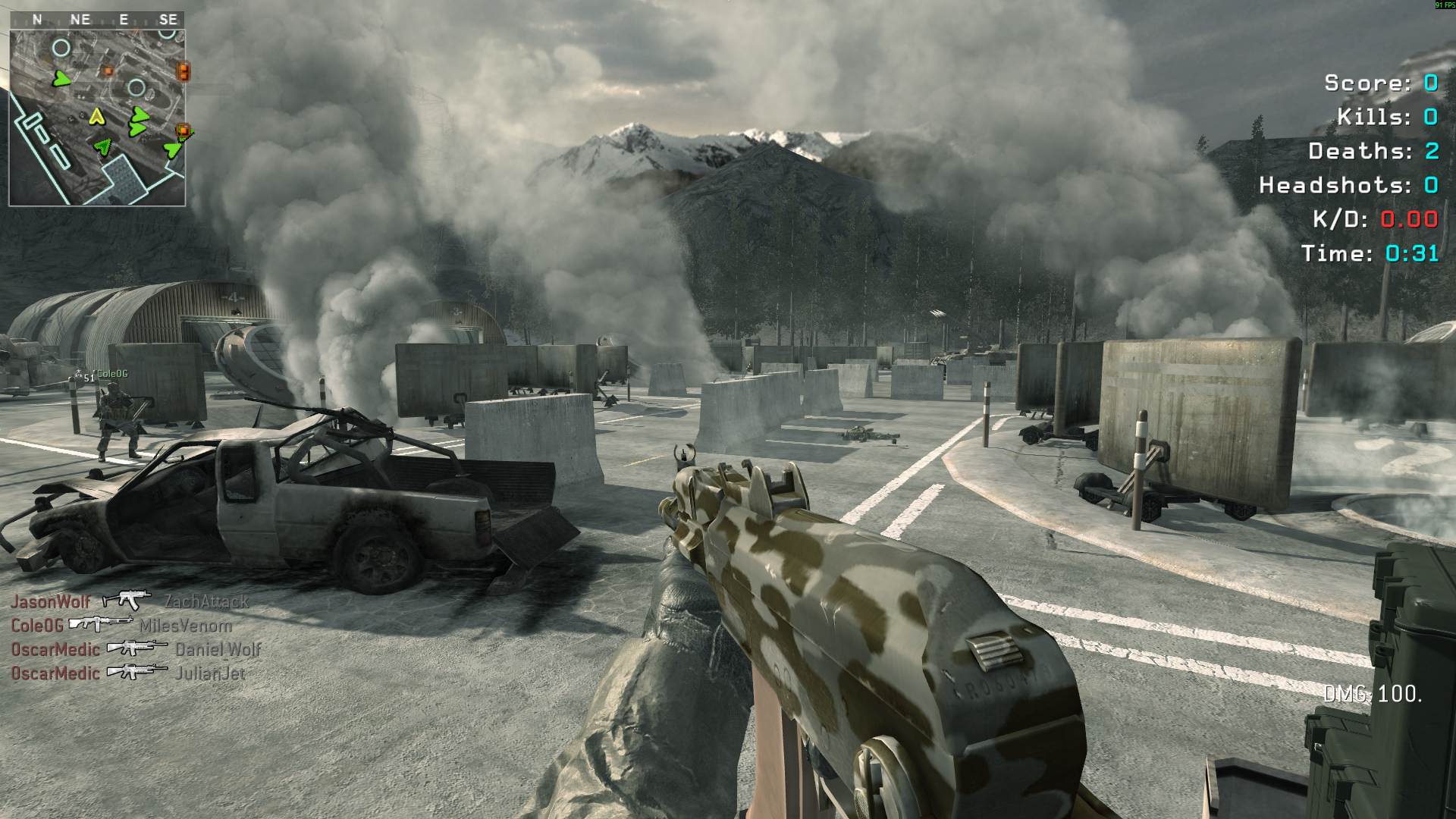Image resolution: width=1456 pixels, height=819 pixels.
Task: Click the JasonWolf and ZachAttack kill feed entry
Action: coord(129,601)
